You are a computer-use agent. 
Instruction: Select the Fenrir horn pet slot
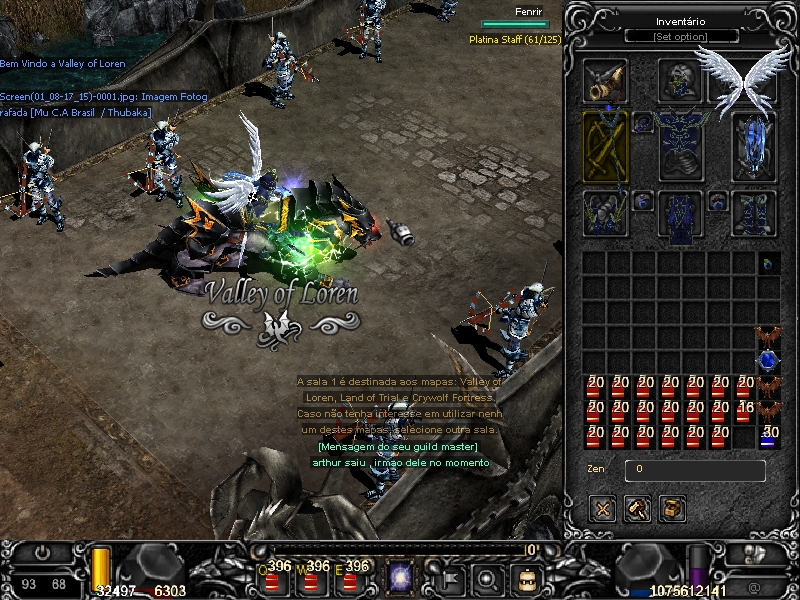point(606,82)
